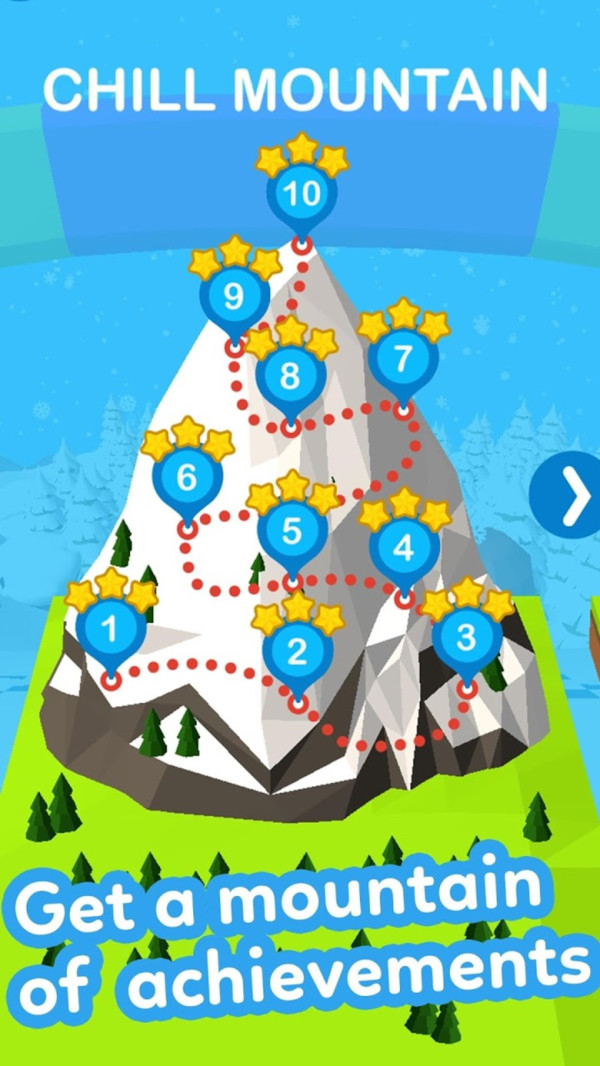Choose level 6 marker
The width and height of the screenshot is (600, 1066).
[186, 478]
